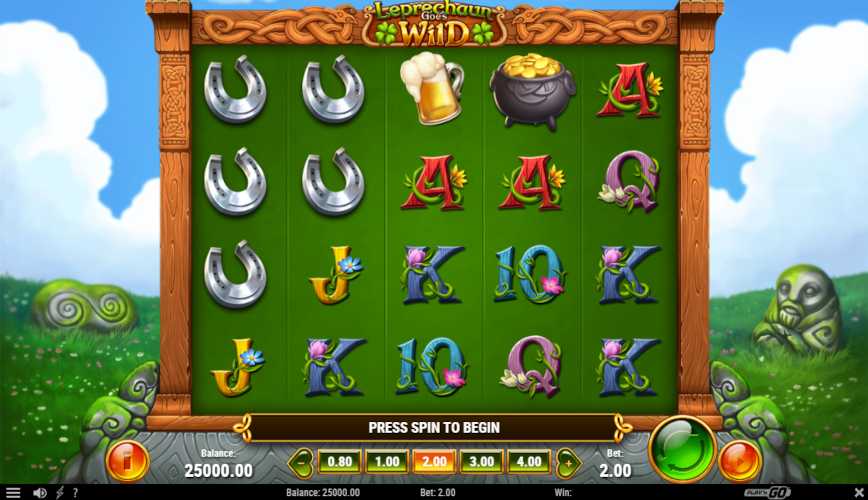Spin the reels with the green button
Screen dimensions: 868x500
(682, 449)
